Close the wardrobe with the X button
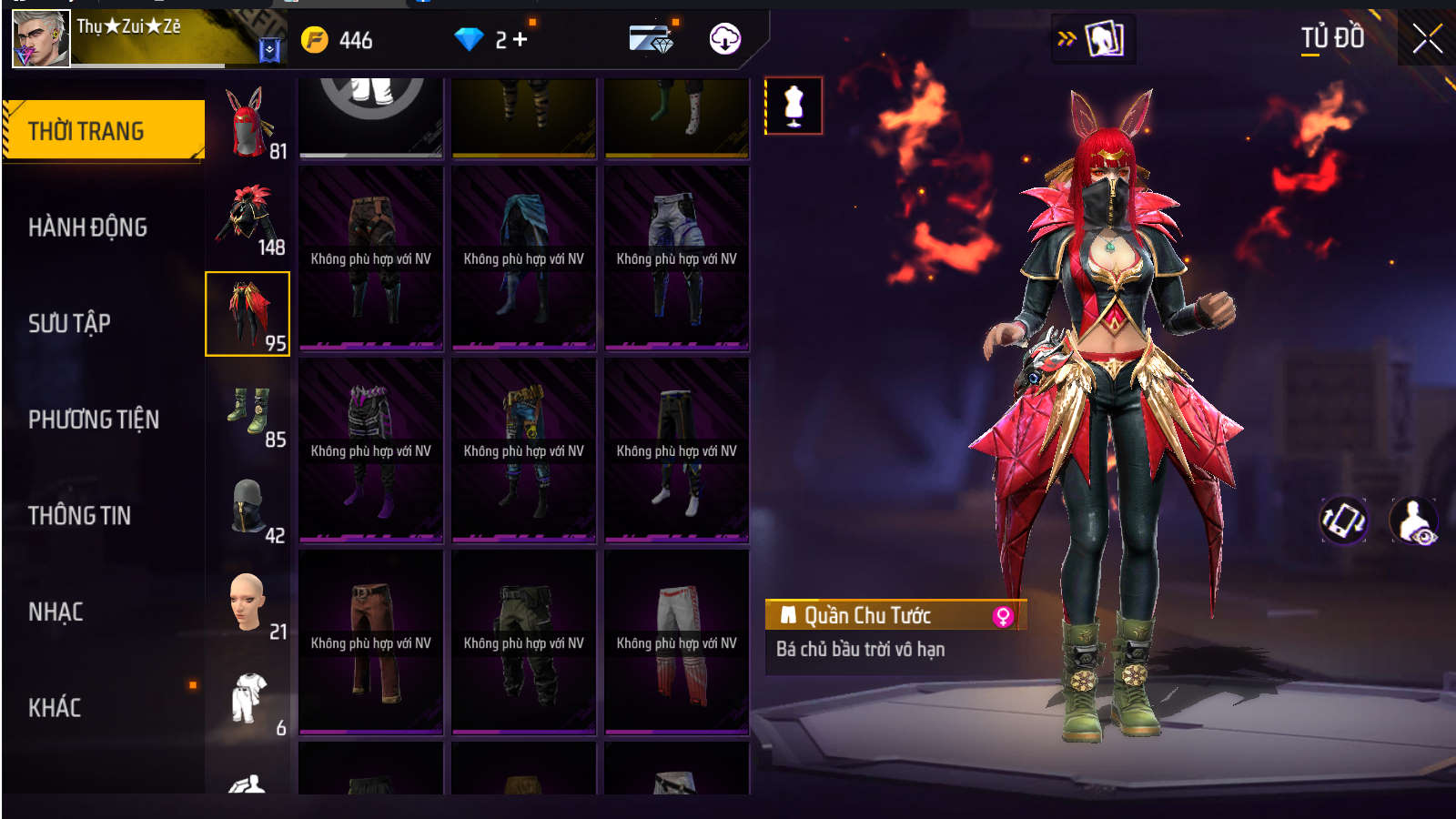Image resolution: width=1456 pixels, height=819 pixels. tap(1427, 39)
